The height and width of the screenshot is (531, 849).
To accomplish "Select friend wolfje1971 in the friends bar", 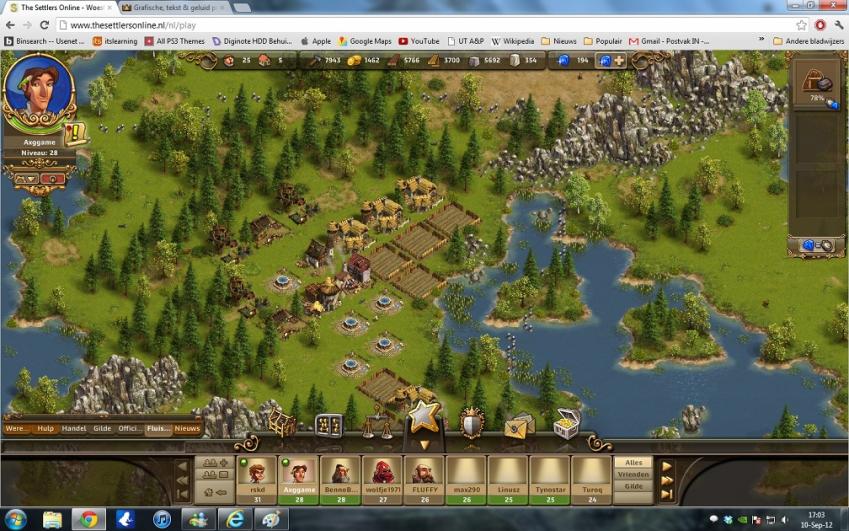I will click(x=382, y=475).
